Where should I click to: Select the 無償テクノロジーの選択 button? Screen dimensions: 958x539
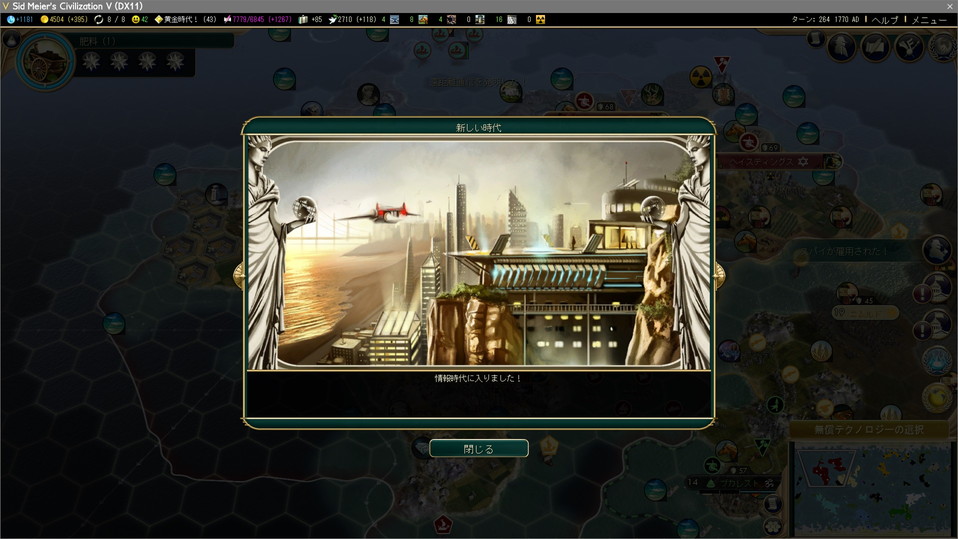pos(869,429)
